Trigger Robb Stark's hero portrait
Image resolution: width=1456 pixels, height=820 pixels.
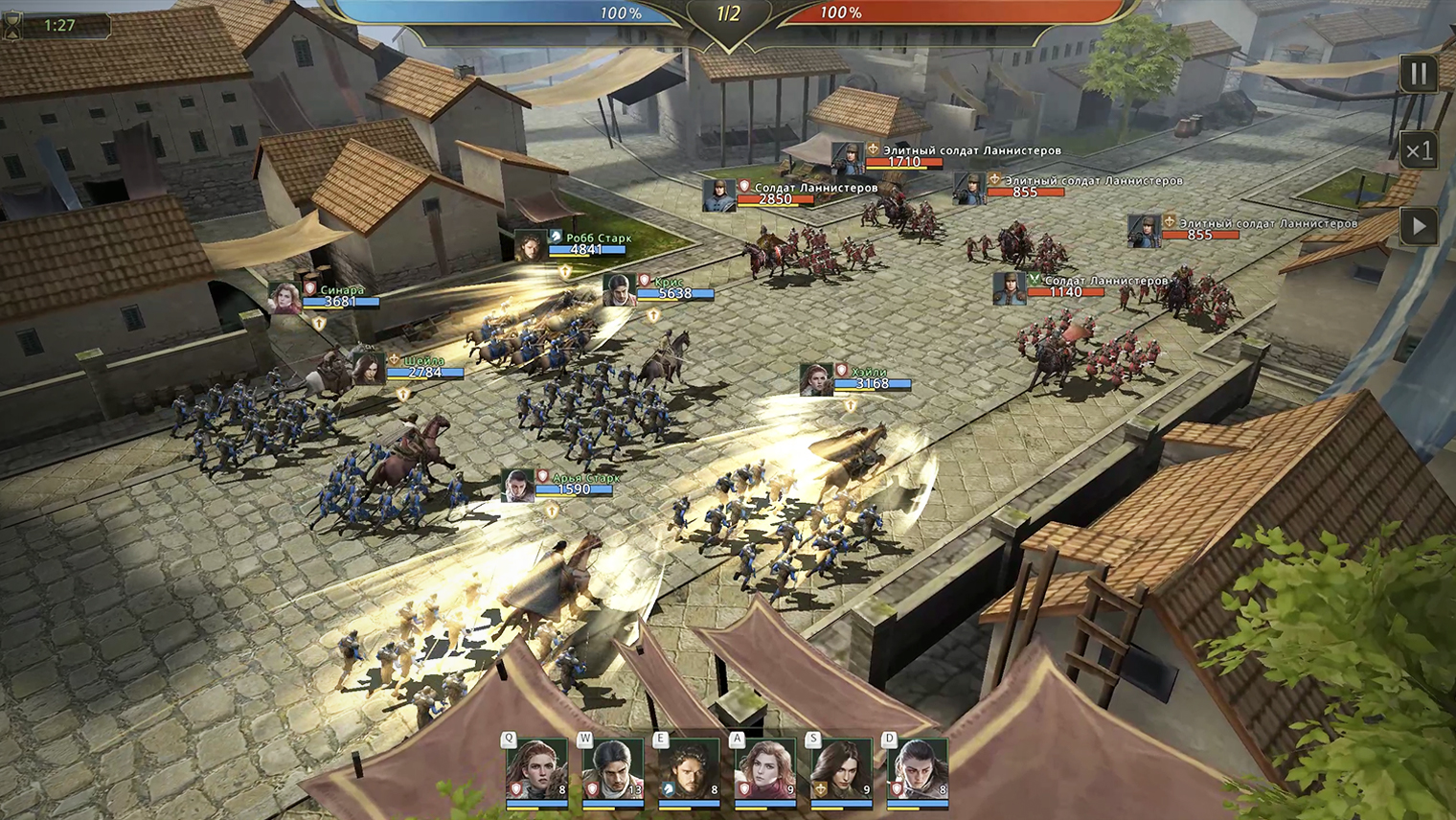pos(689,770)
